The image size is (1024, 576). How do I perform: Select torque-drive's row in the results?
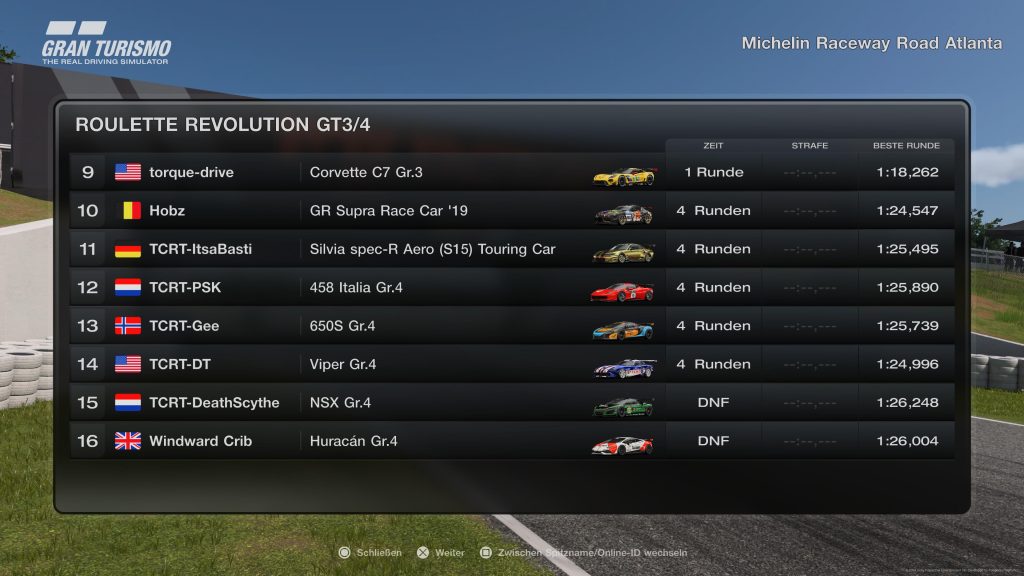click(511, 172)
